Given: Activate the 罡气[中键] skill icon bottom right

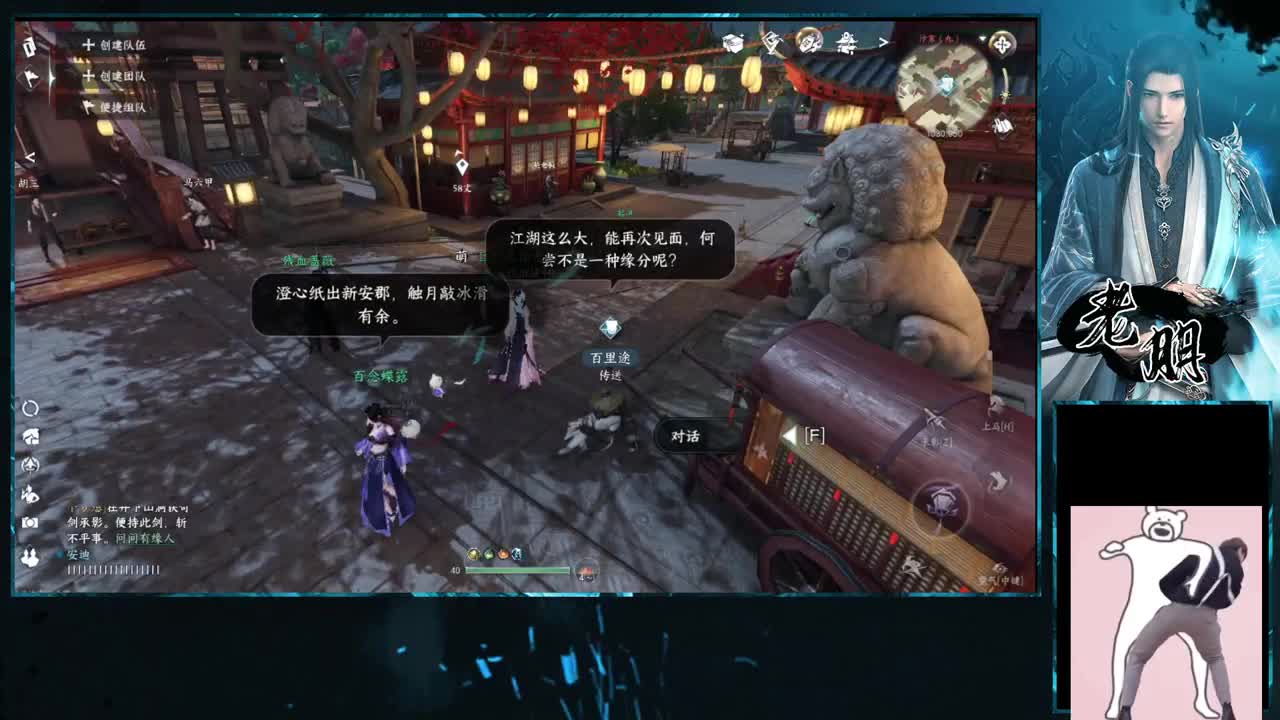Looking at the screenshot, I should (x=999, y=565).
